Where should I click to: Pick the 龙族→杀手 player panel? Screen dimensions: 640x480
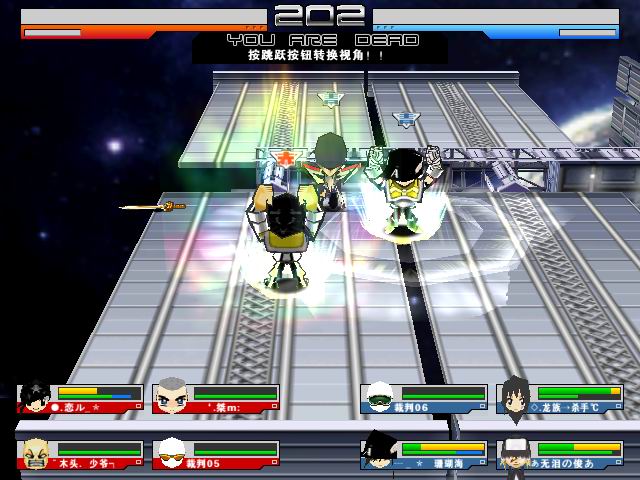(560, 398)
